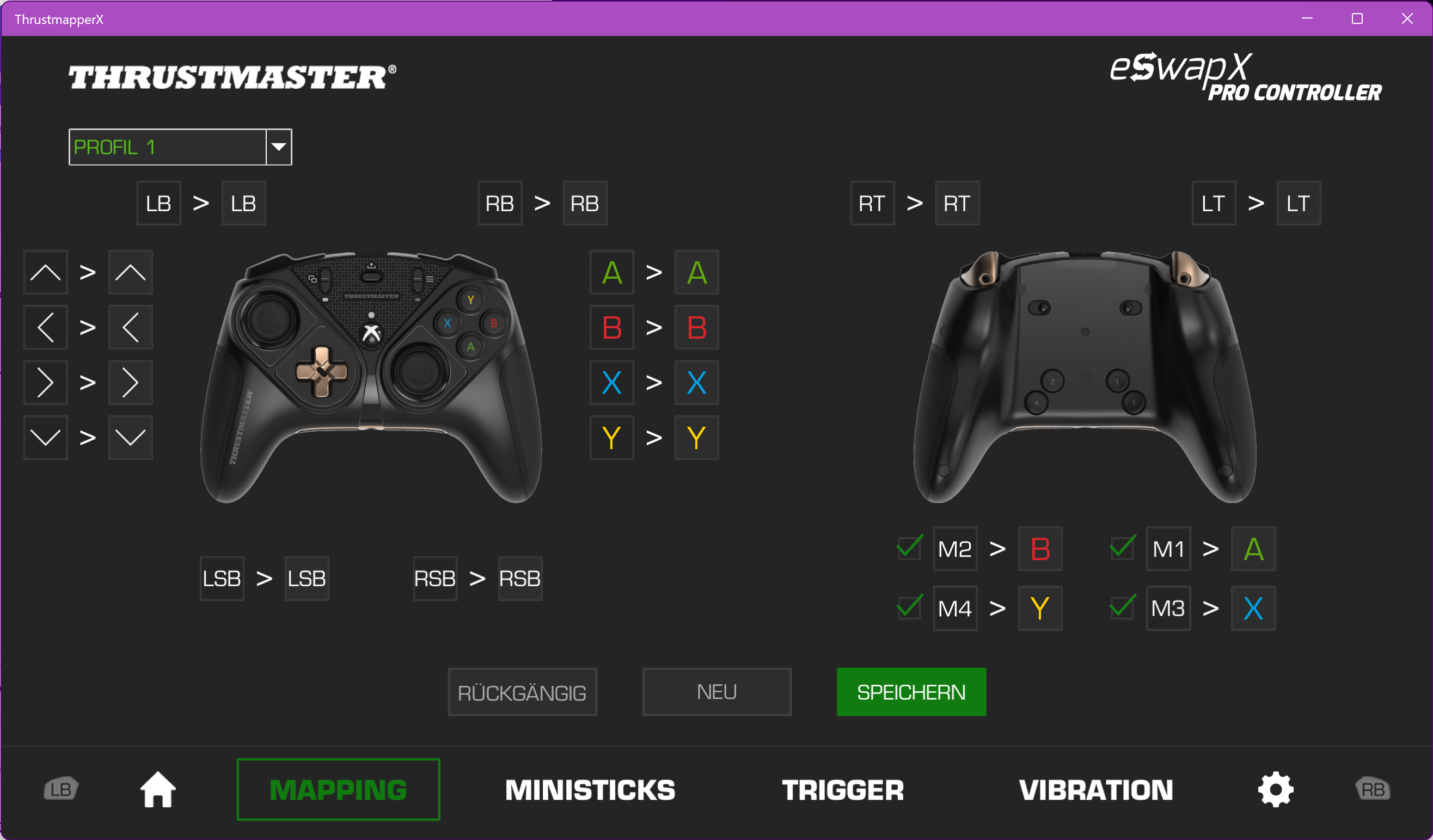Open settings via the gear icon

[x=1276, y=789]
